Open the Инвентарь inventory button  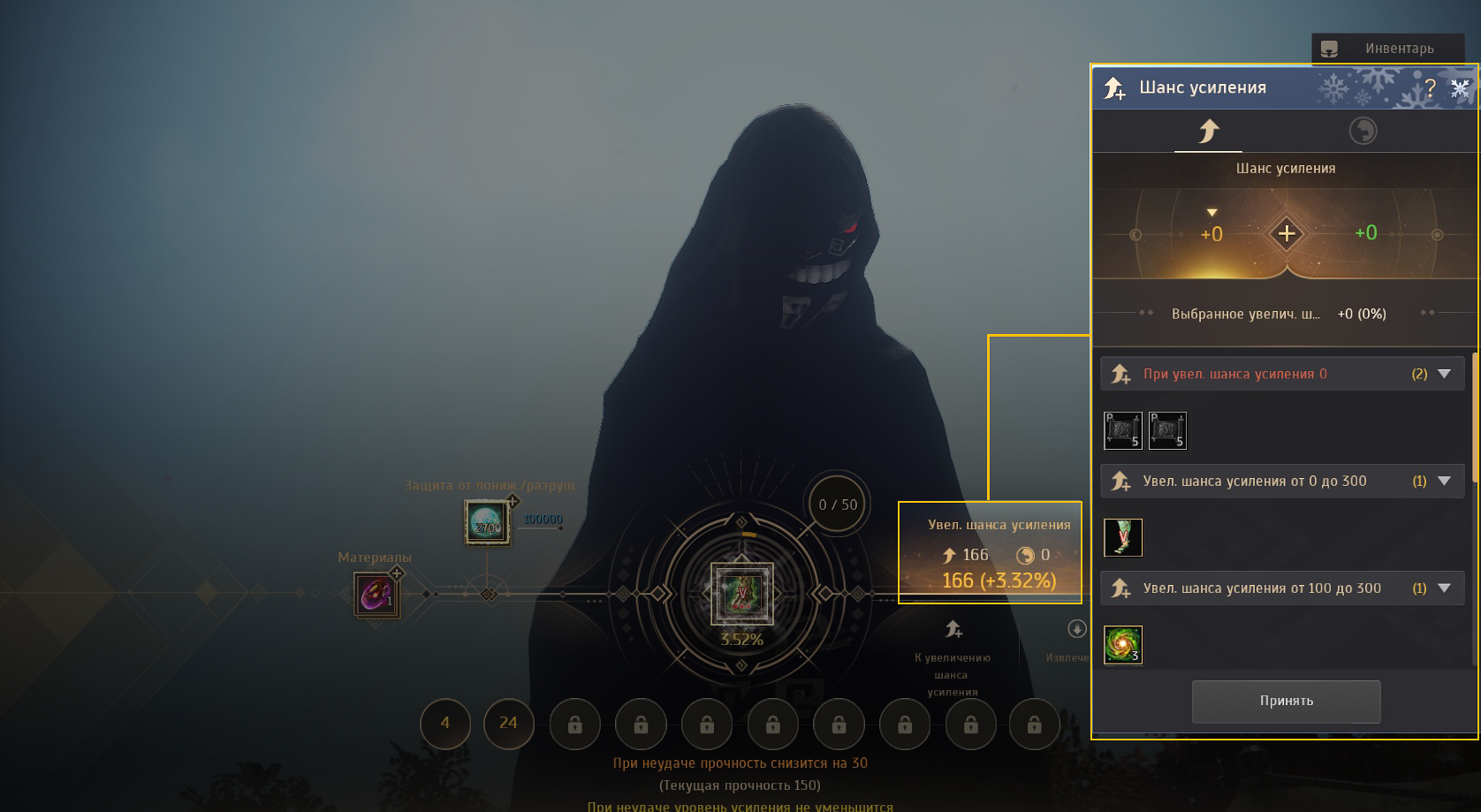(x=1387, y=49)
